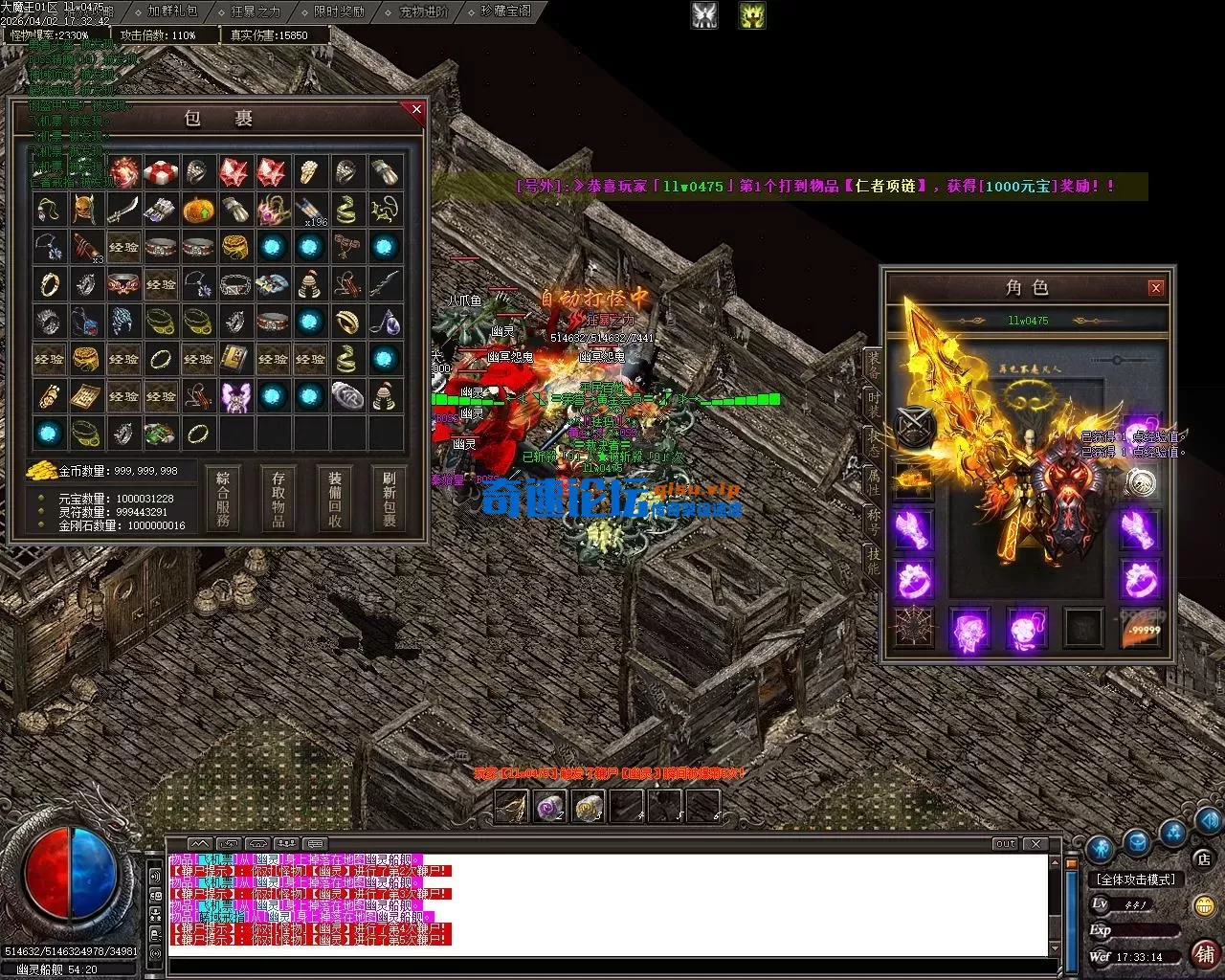Click the chat window OUT button
Viewport: 1225px width, 980px height.
coord(1005,844)
